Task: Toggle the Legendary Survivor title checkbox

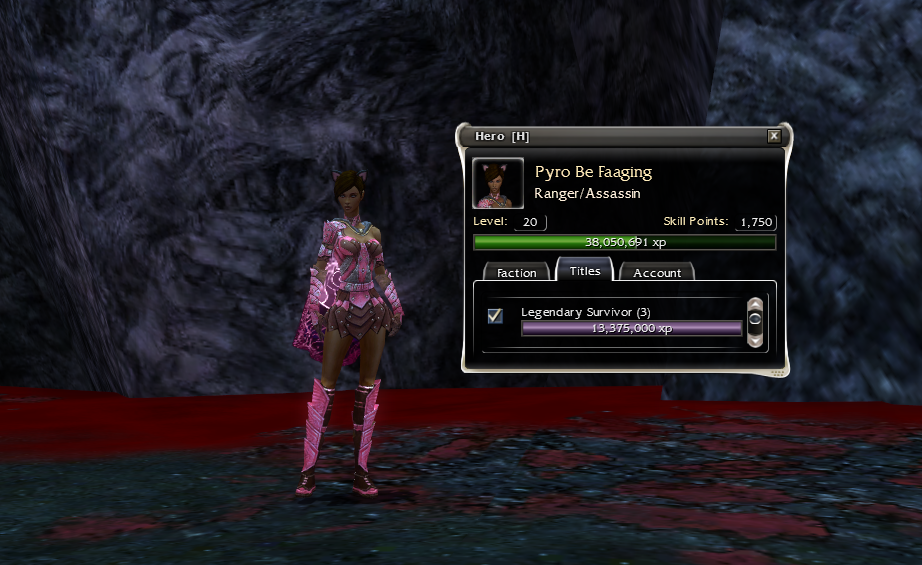Action: coord(494,316)
